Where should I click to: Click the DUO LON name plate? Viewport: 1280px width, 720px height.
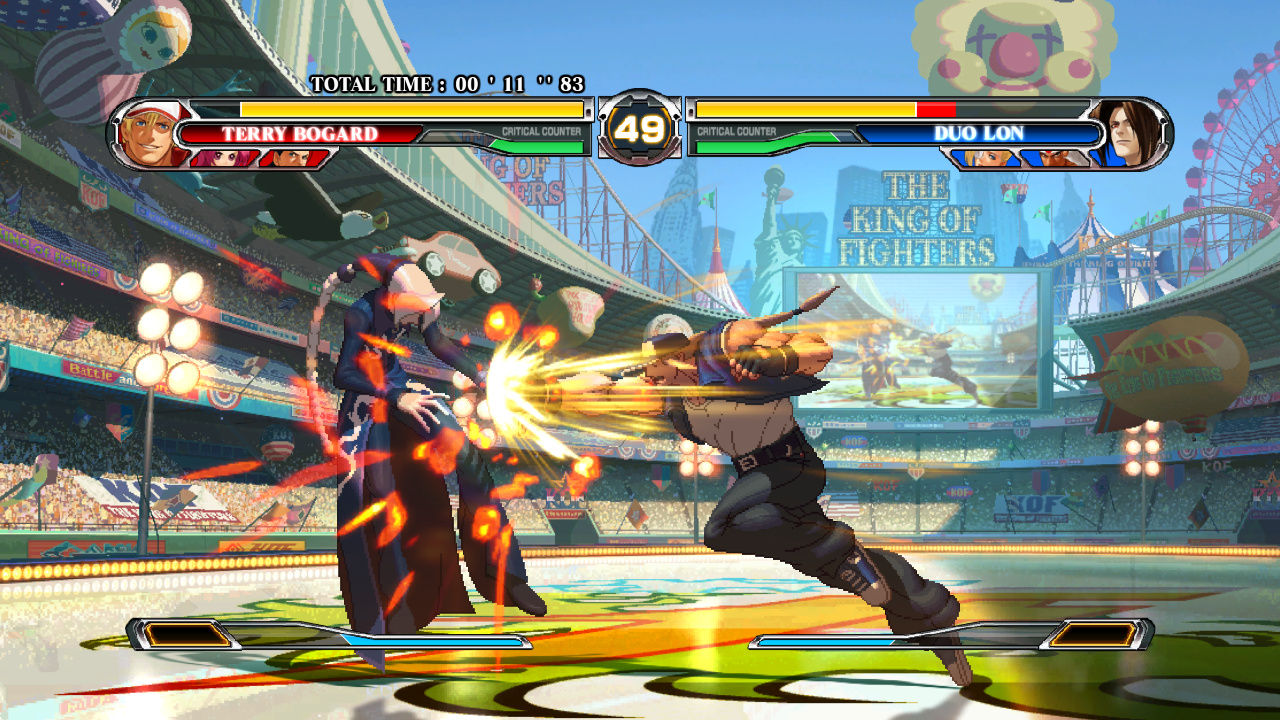pyautogui.click(x=978, y=133)
